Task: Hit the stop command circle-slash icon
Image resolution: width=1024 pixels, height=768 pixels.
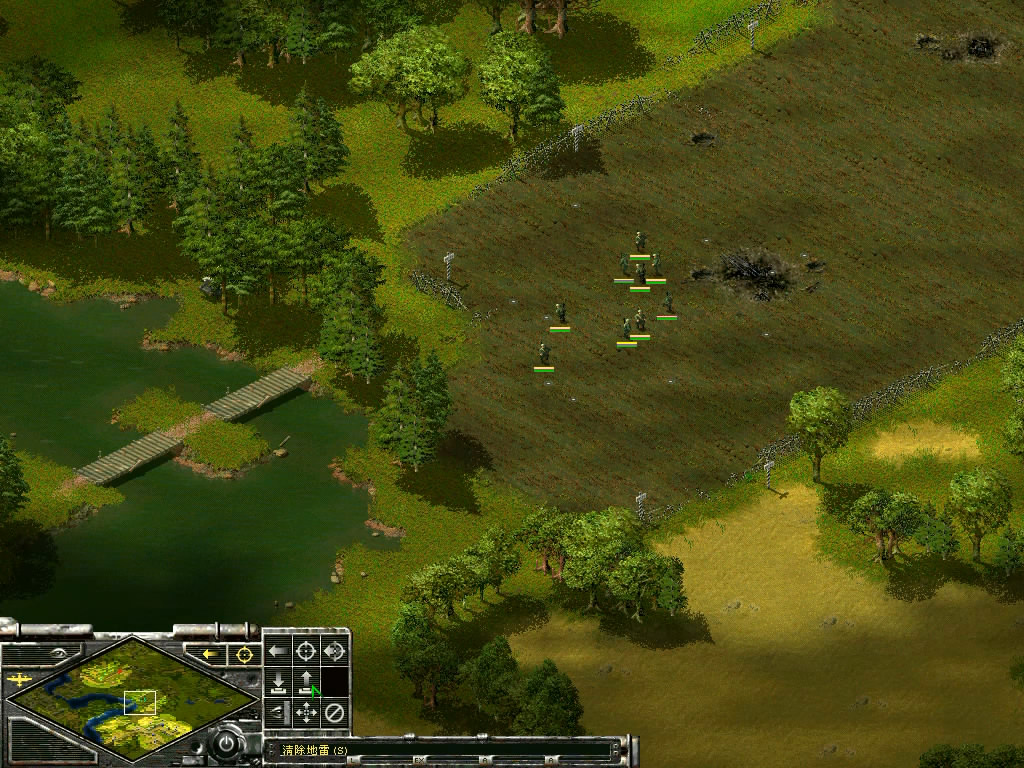Action: coord(334,713)
